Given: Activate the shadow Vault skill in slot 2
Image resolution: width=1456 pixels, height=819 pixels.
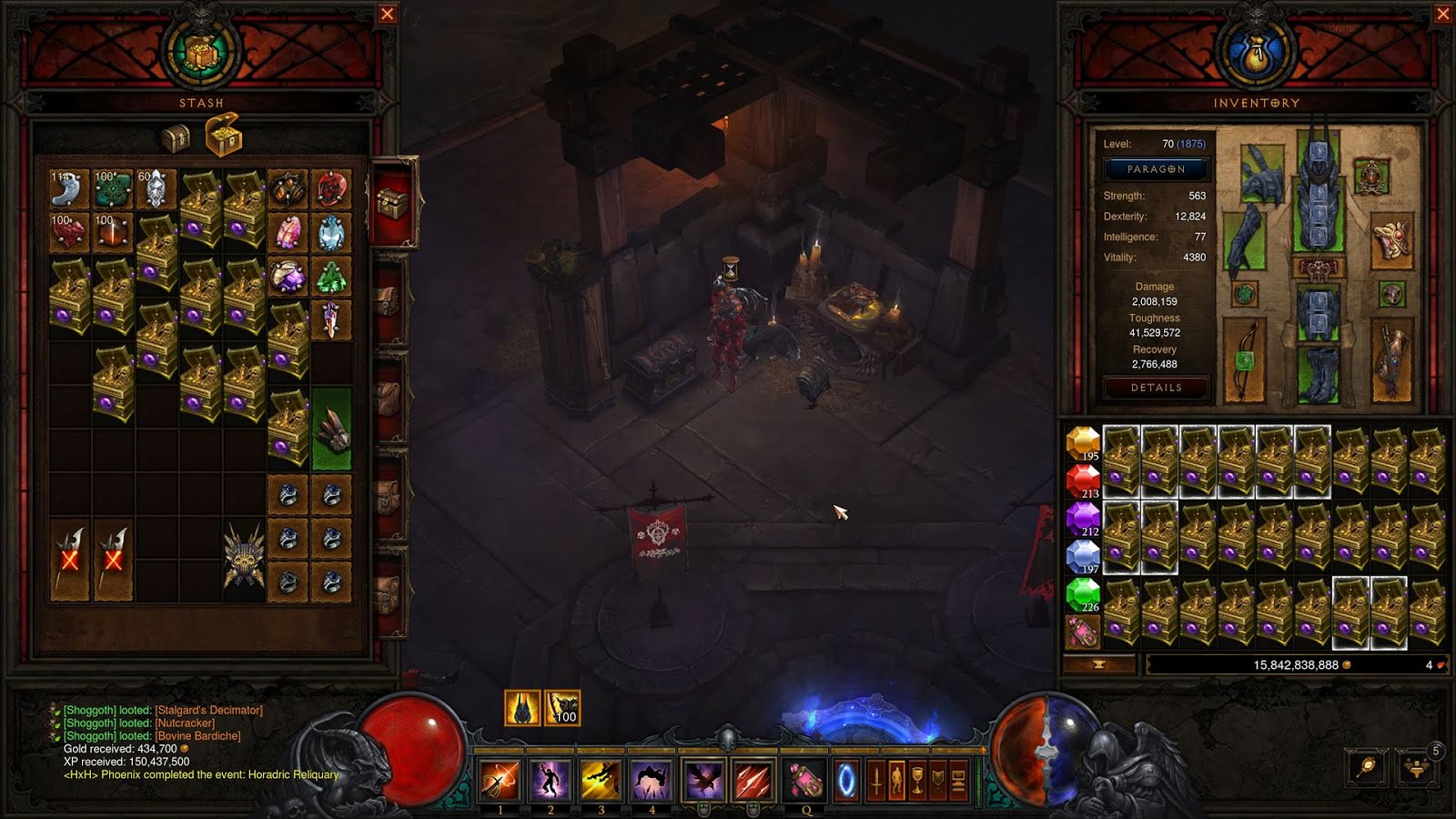Looking at the screenshot, I should click(x=549, y=780).
